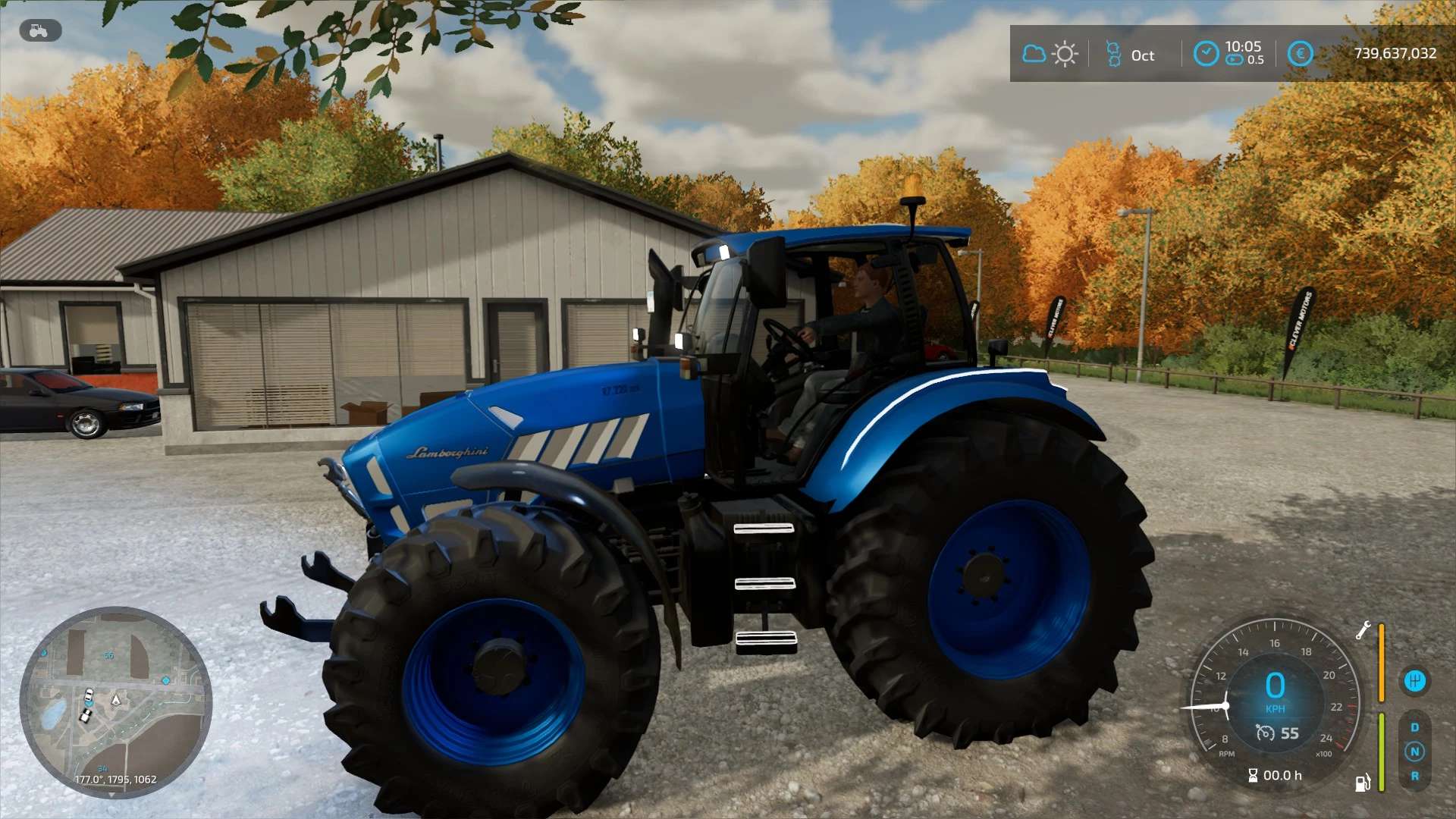
Task: Select the weather forecast icon
Action: pyautogui.click(x=1050, y=54)
